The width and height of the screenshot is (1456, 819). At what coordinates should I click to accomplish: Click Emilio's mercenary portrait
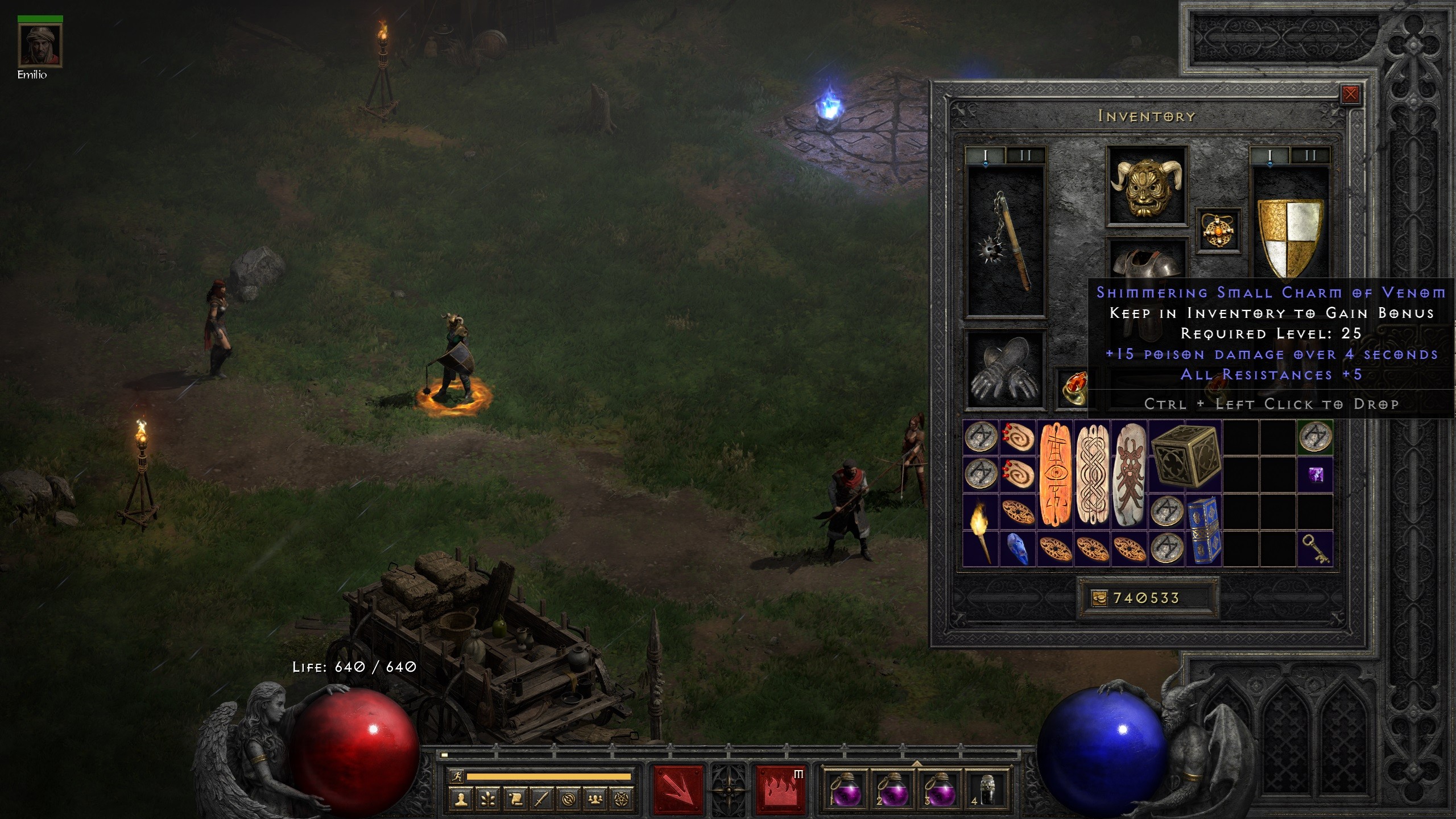click(40, 45)
